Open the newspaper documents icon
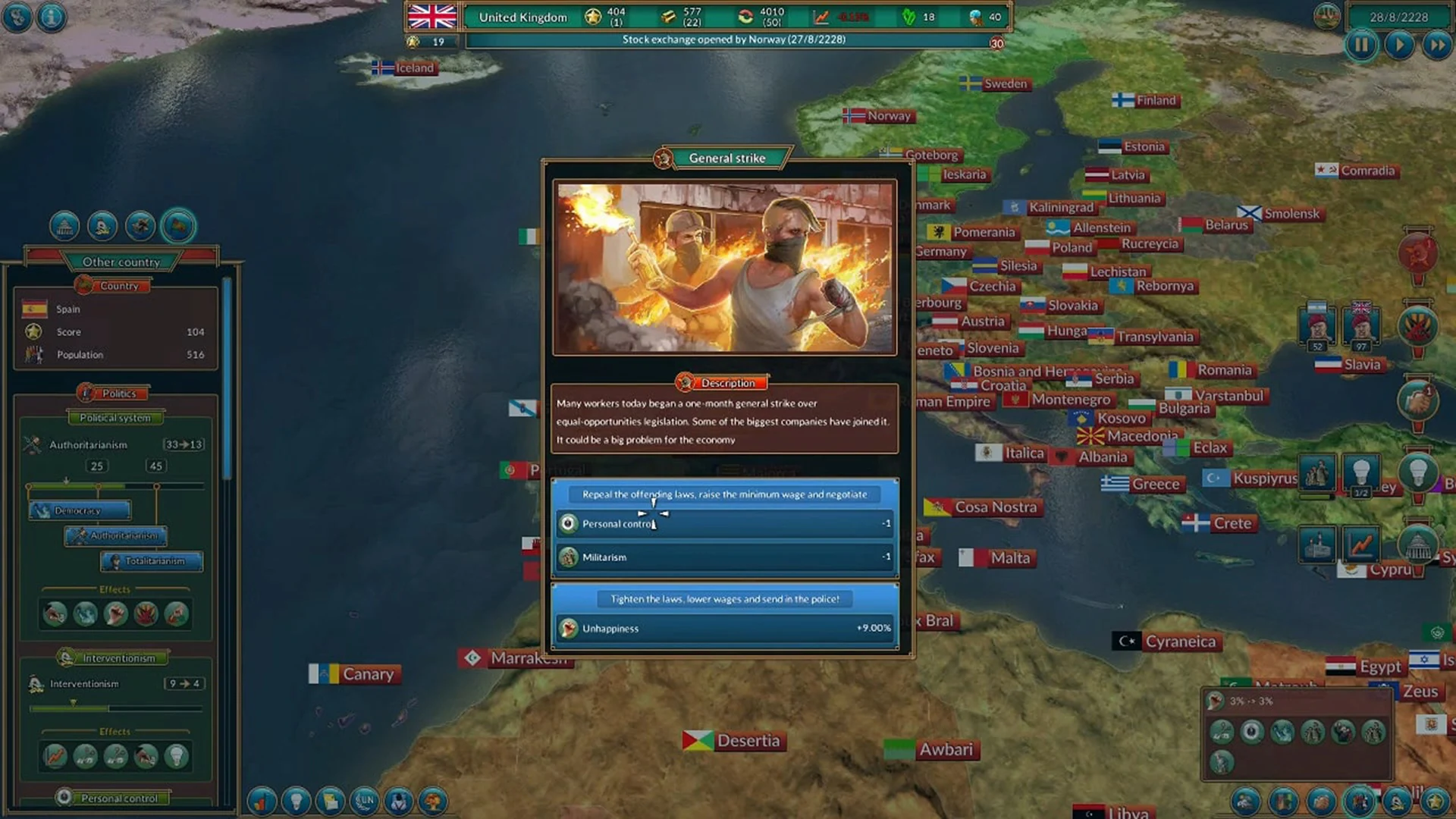Viewport: 1456px width, 819px height. click(x=330, y=801)
